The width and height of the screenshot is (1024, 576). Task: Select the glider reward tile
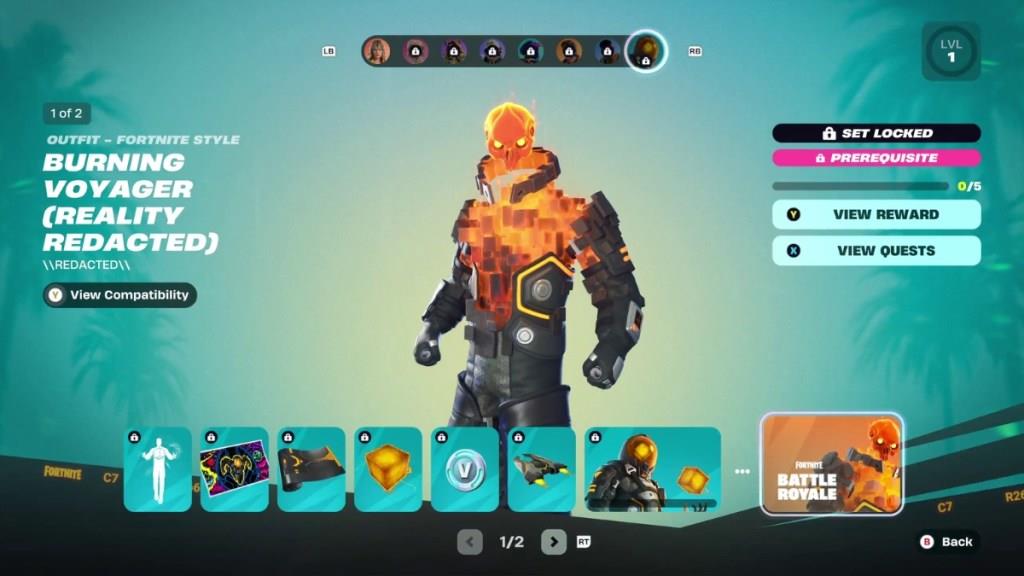tap(542, 469)
